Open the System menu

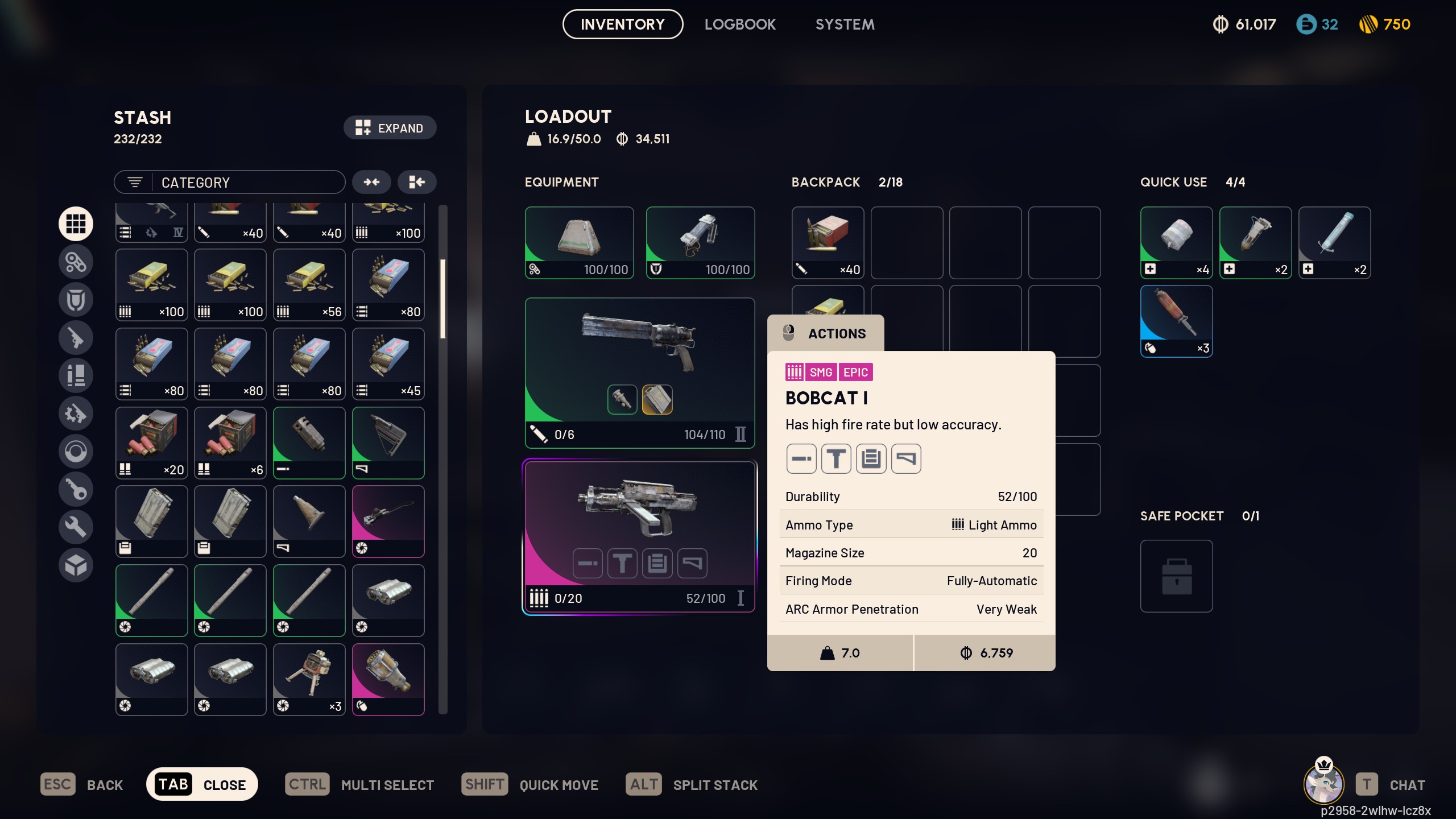pos(844,24)
